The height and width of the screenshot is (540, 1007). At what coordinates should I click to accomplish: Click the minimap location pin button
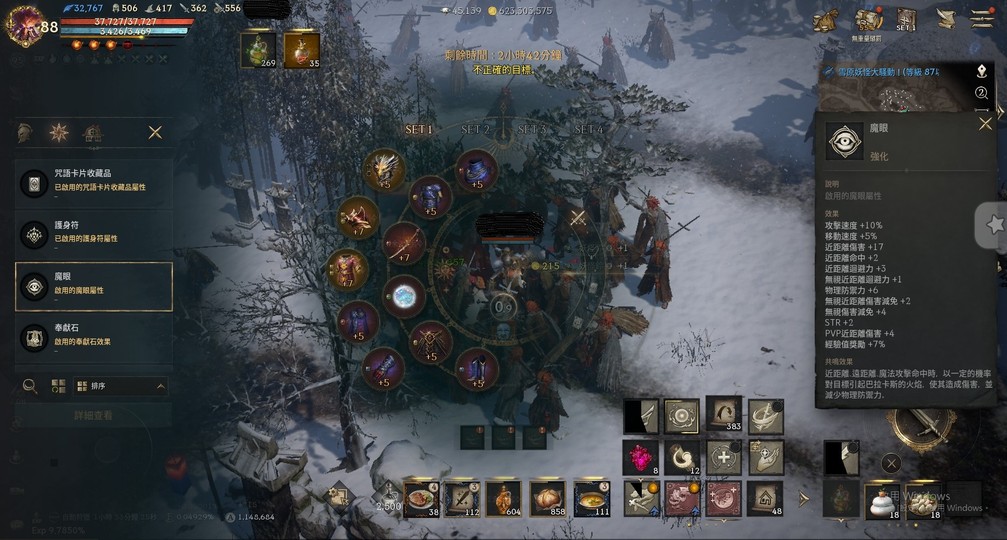982,72
